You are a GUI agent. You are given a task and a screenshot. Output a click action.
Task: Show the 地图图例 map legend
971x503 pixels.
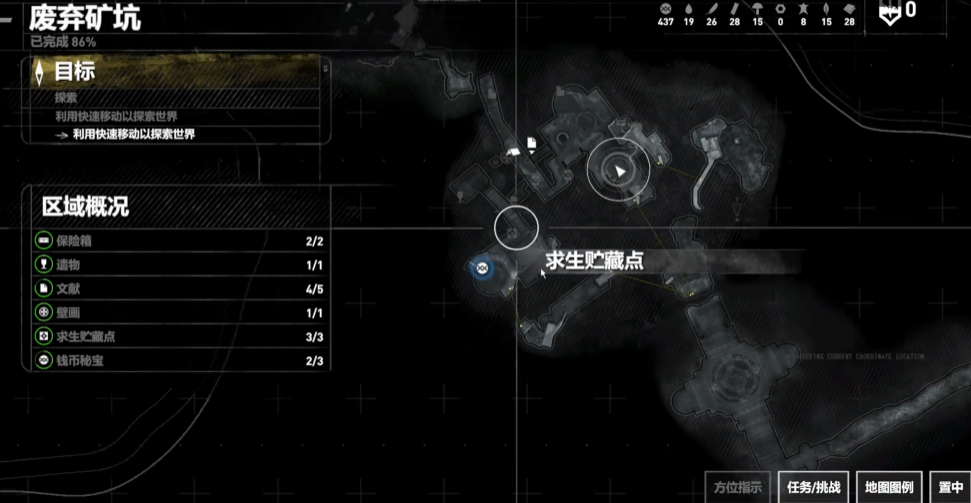pyautogui.click(x=889, y=487)
